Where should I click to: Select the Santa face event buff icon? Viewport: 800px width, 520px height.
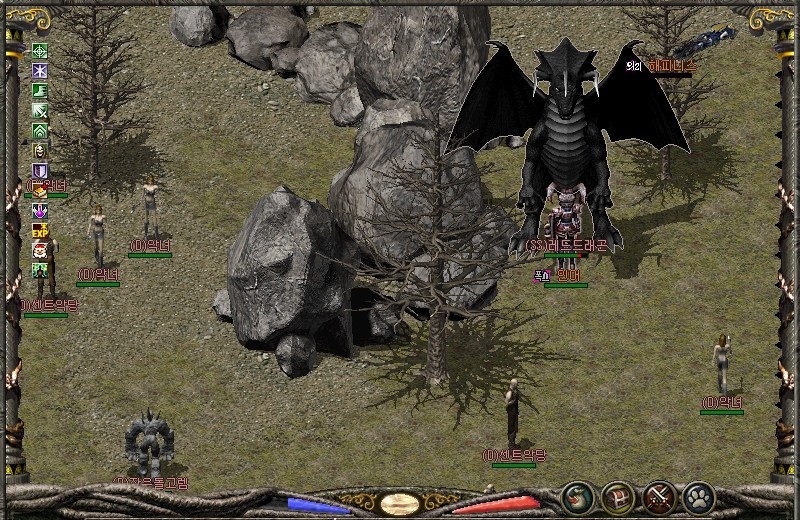coord(41,250)
